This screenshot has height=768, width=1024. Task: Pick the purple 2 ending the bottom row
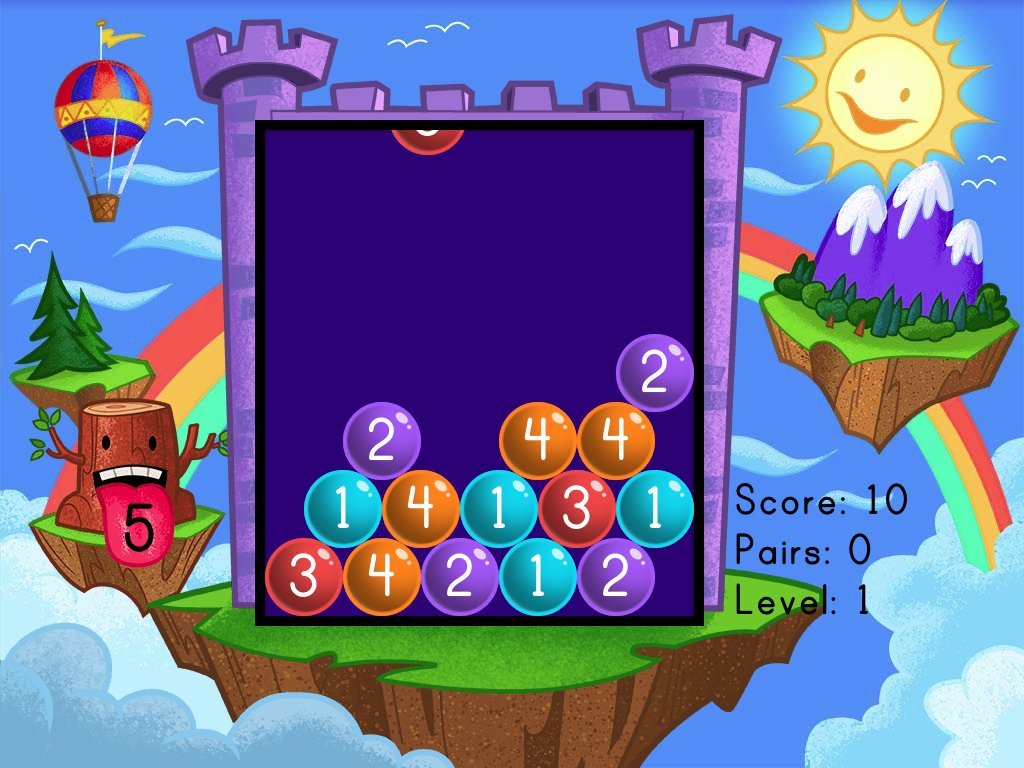coord(616,577)
